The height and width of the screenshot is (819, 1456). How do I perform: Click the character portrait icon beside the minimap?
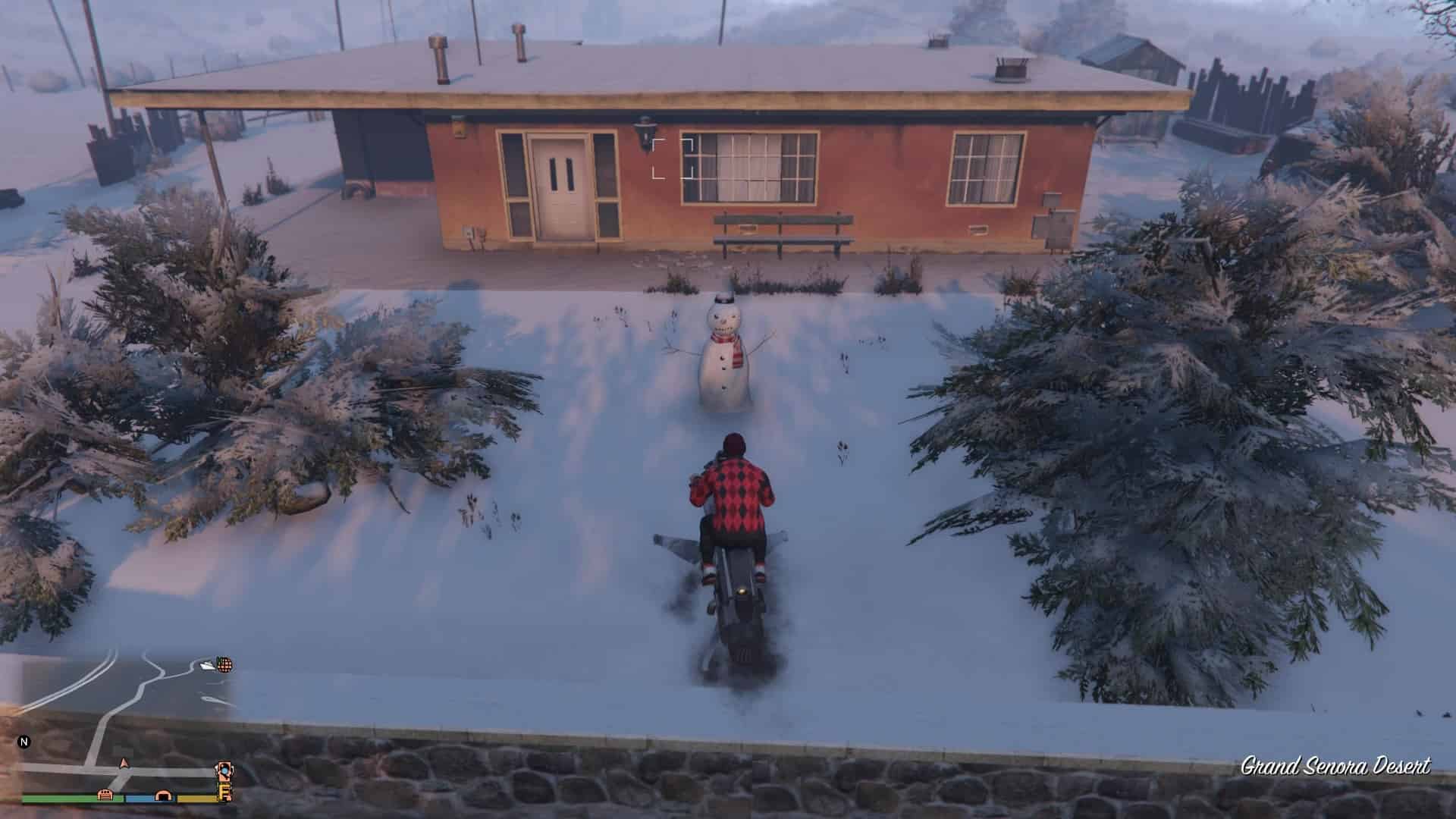click(224, 770)
